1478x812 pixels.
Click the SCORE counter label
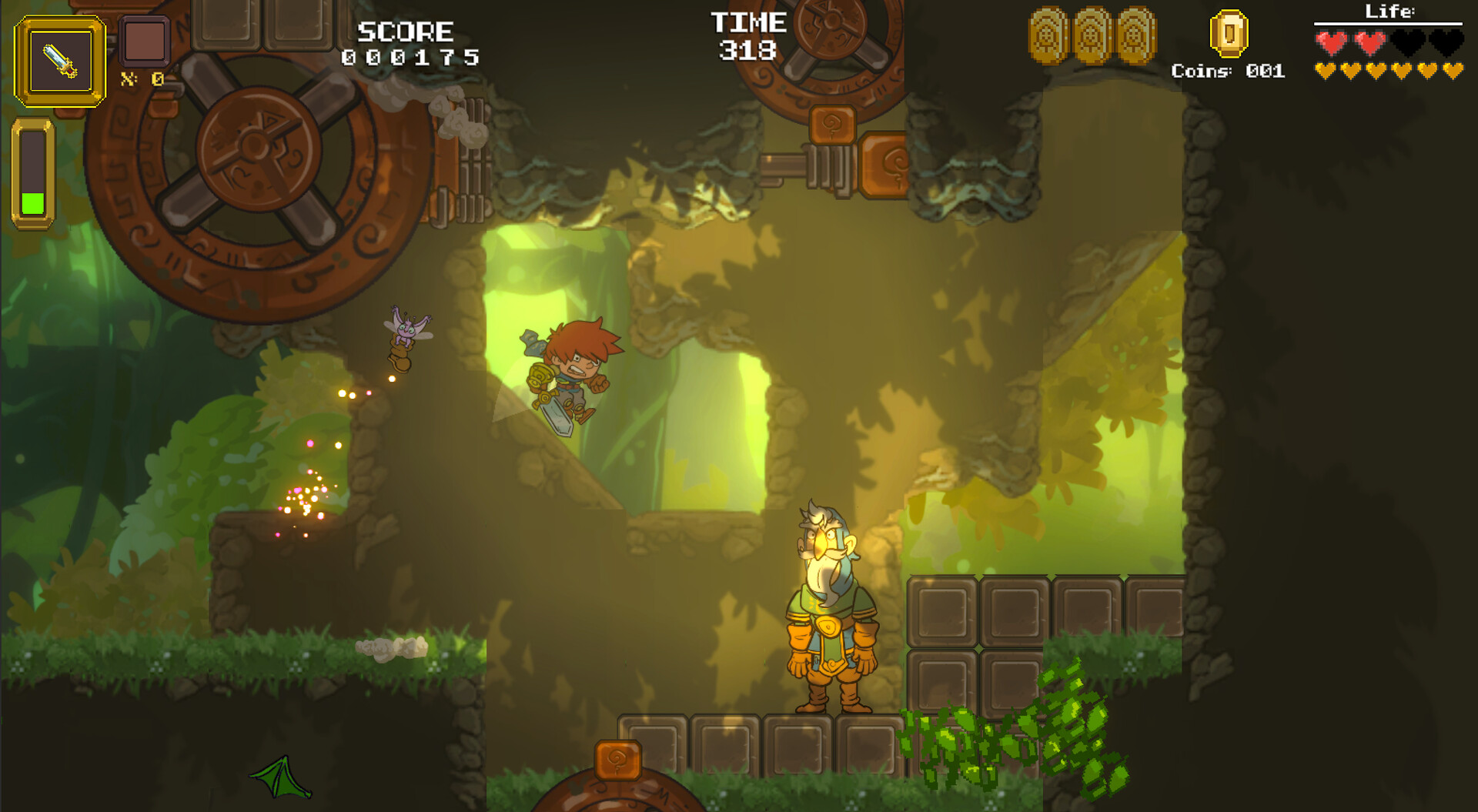click(x=406, y=31)
